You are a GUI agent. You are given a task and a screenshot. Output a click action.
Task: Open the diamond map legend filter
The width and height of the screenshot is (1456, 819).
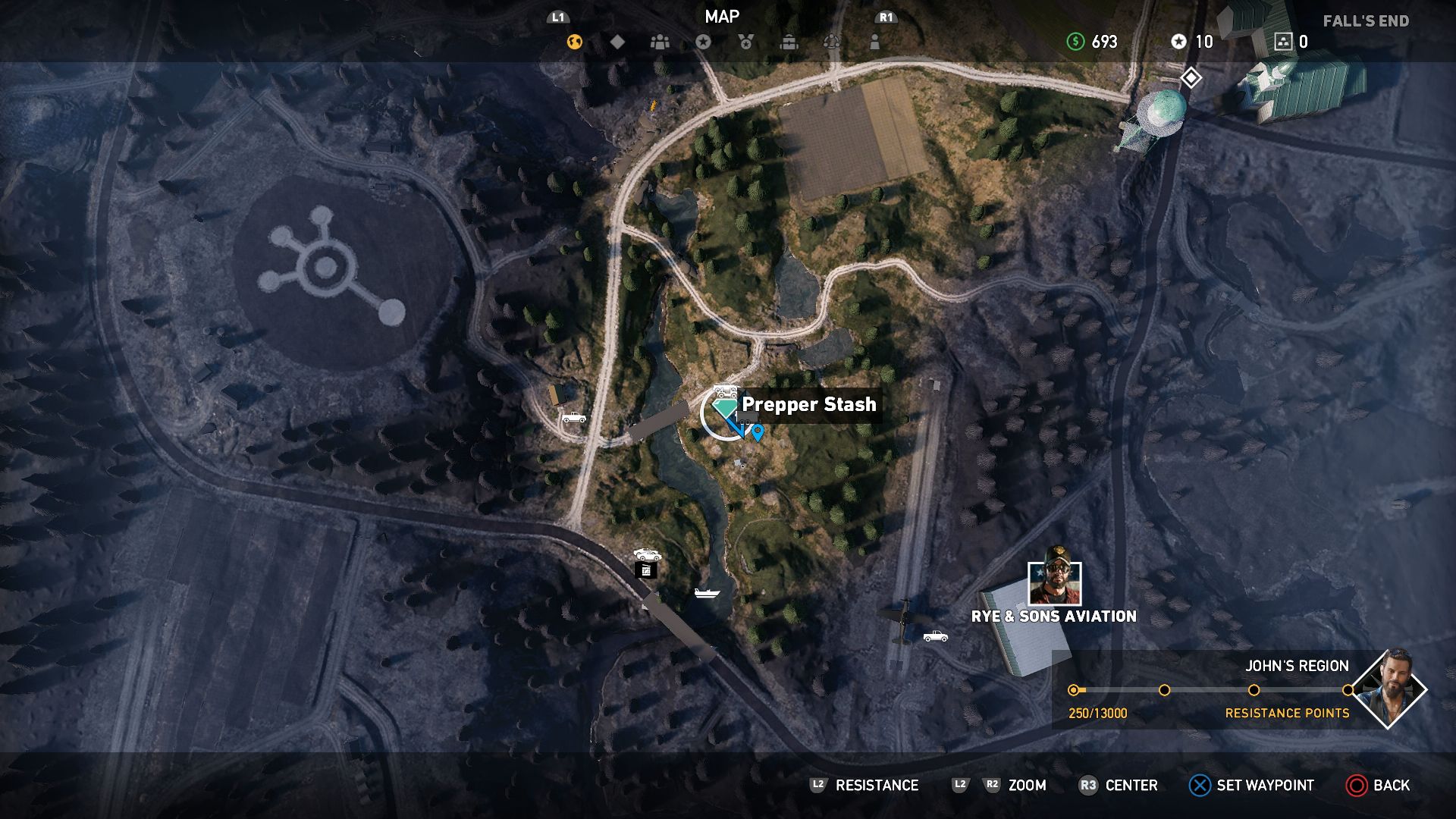[x=617, y=43]
